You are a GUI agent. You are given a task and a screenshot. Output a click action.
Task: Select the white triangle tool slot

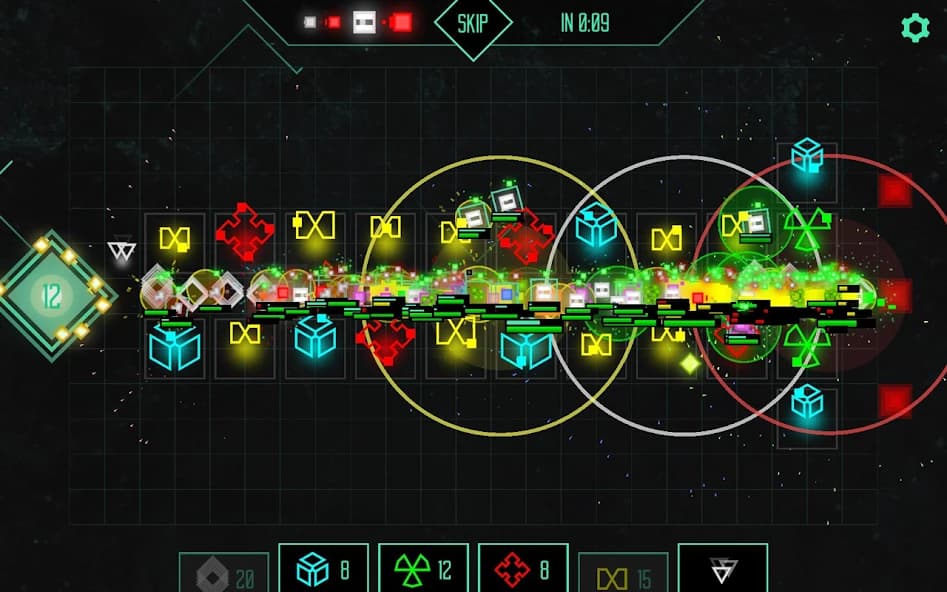pyautogui.click(x=722, y=569)
